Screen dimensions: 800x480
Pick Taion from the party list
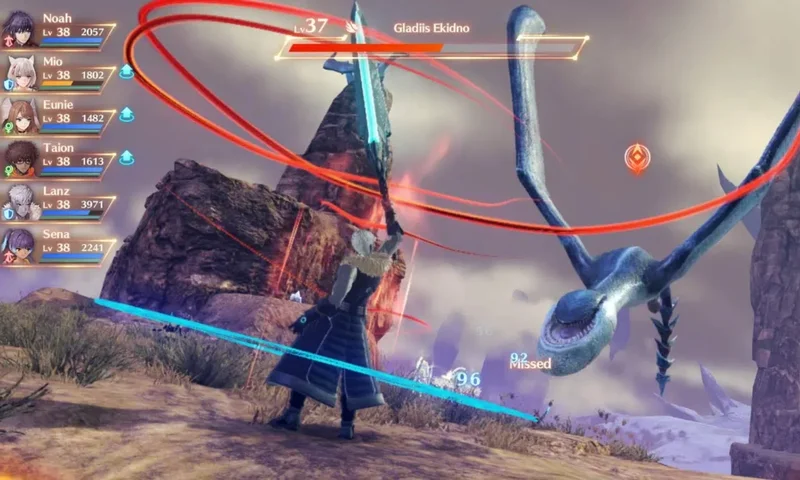point(58,158)
